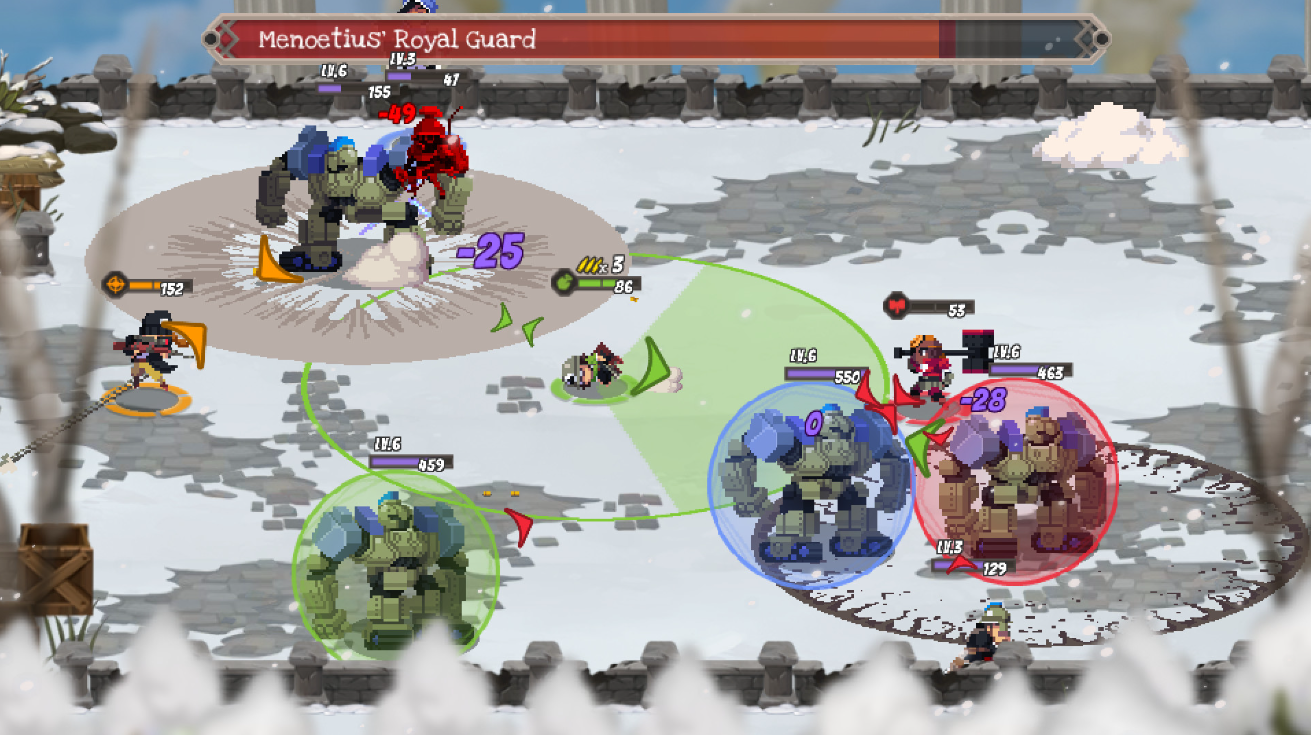Click the green fist charge icon
The height and width of the screenshot is (735, 1311).
pos(566,283)
